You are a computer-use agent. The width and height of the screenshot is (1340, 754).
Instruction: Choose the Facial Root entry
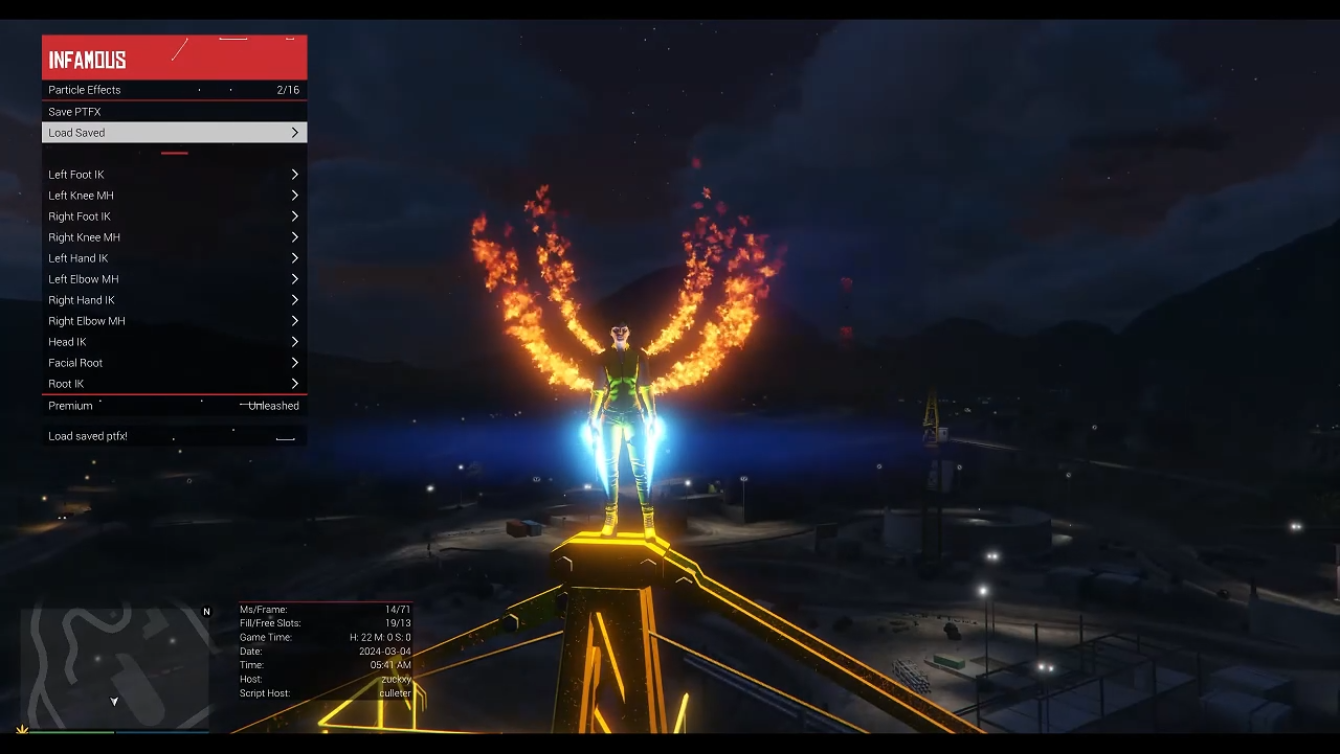[174, 364]
